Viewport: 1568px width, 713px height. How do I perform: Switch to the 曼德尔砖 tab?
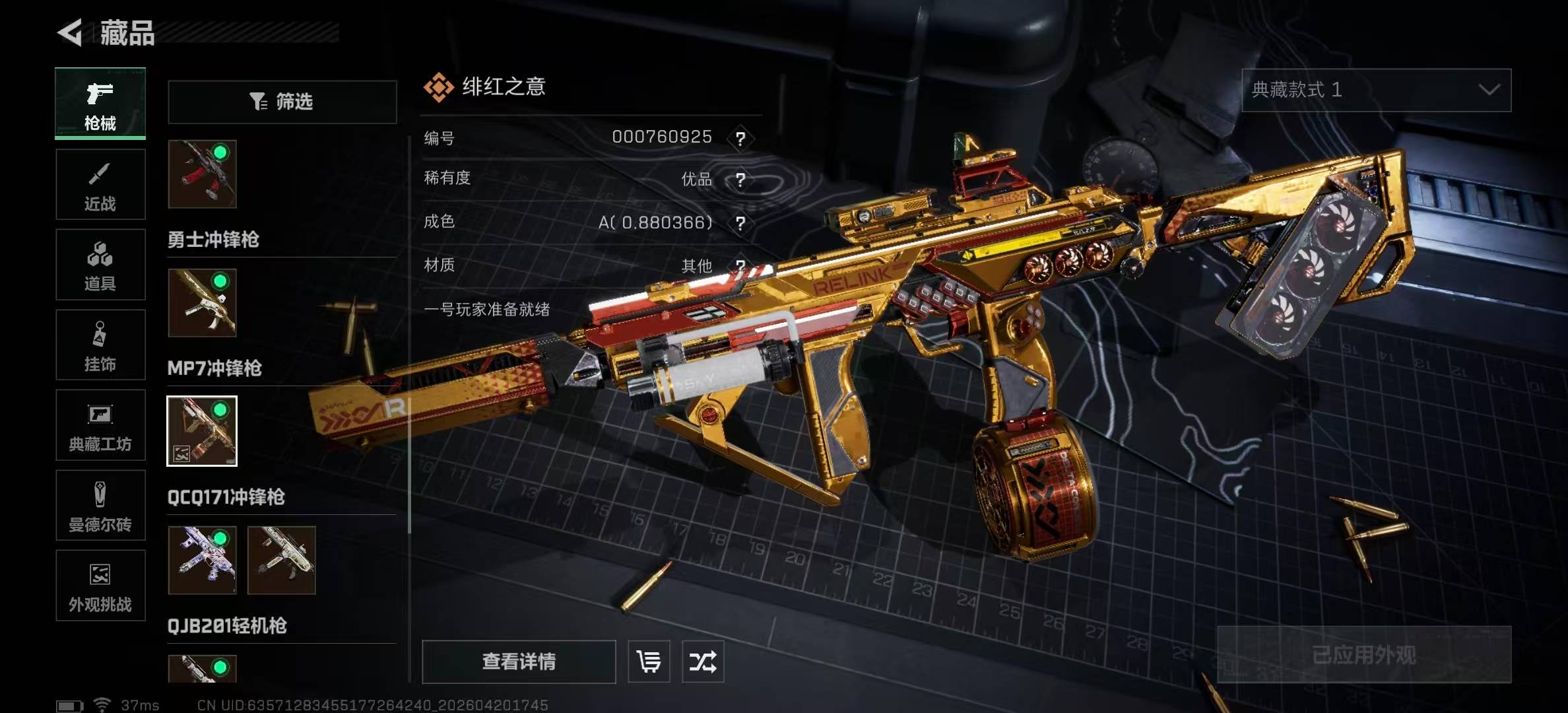point(100,506)
